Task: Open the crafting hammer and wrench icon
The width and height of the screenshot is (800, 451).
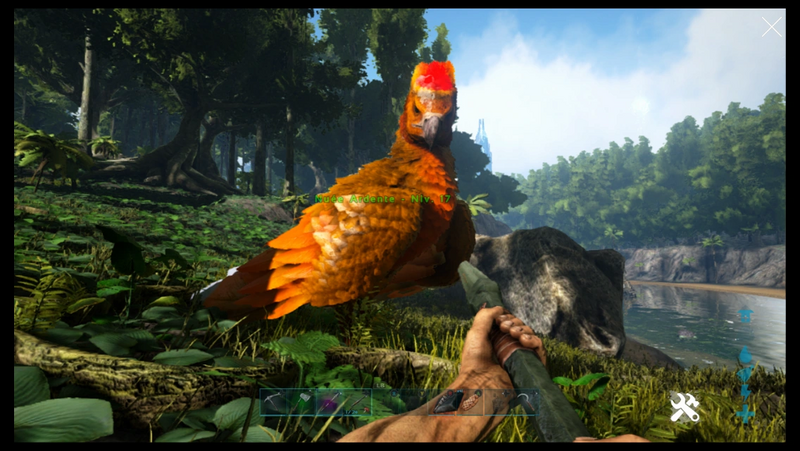Action: coord(684,406)
